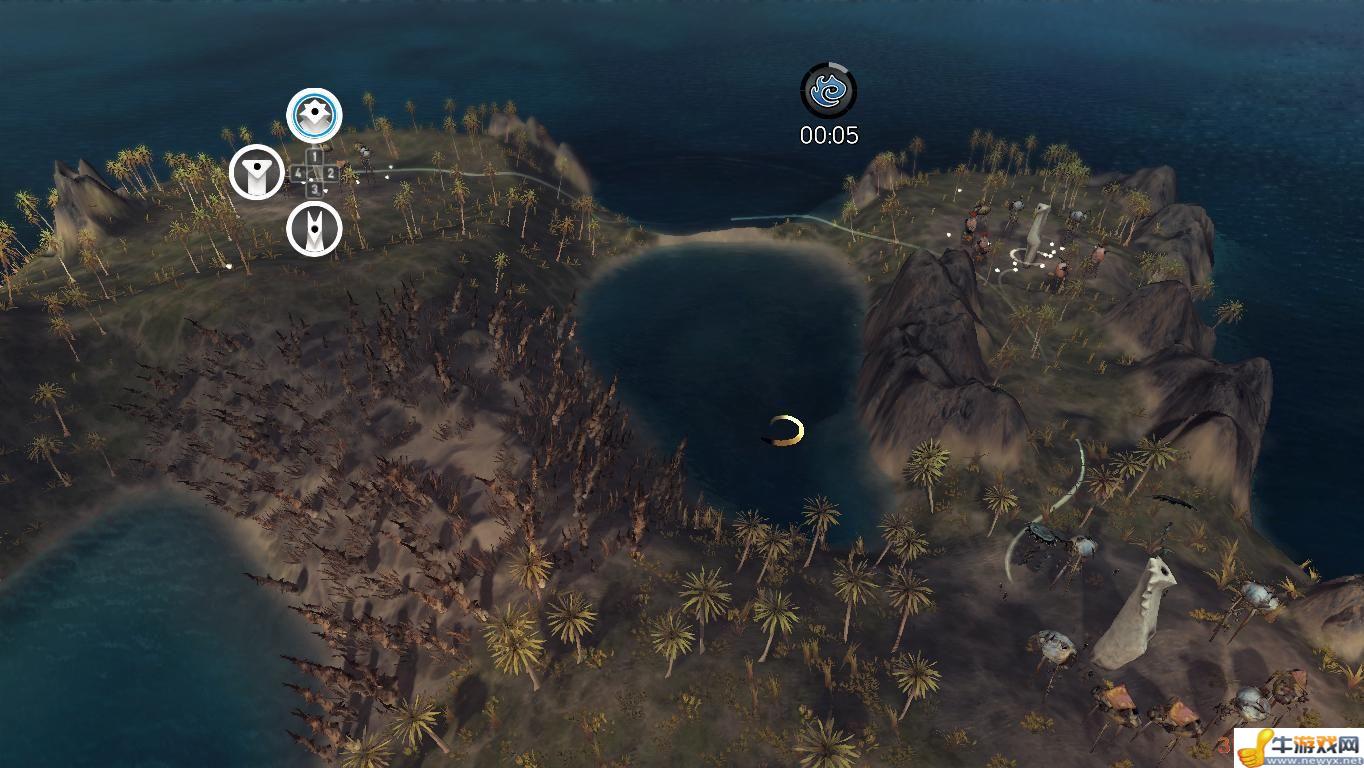The image size is (1364, 768).
Task: Choose the T-shaped totem icon
Action: [x=257, y=173]
